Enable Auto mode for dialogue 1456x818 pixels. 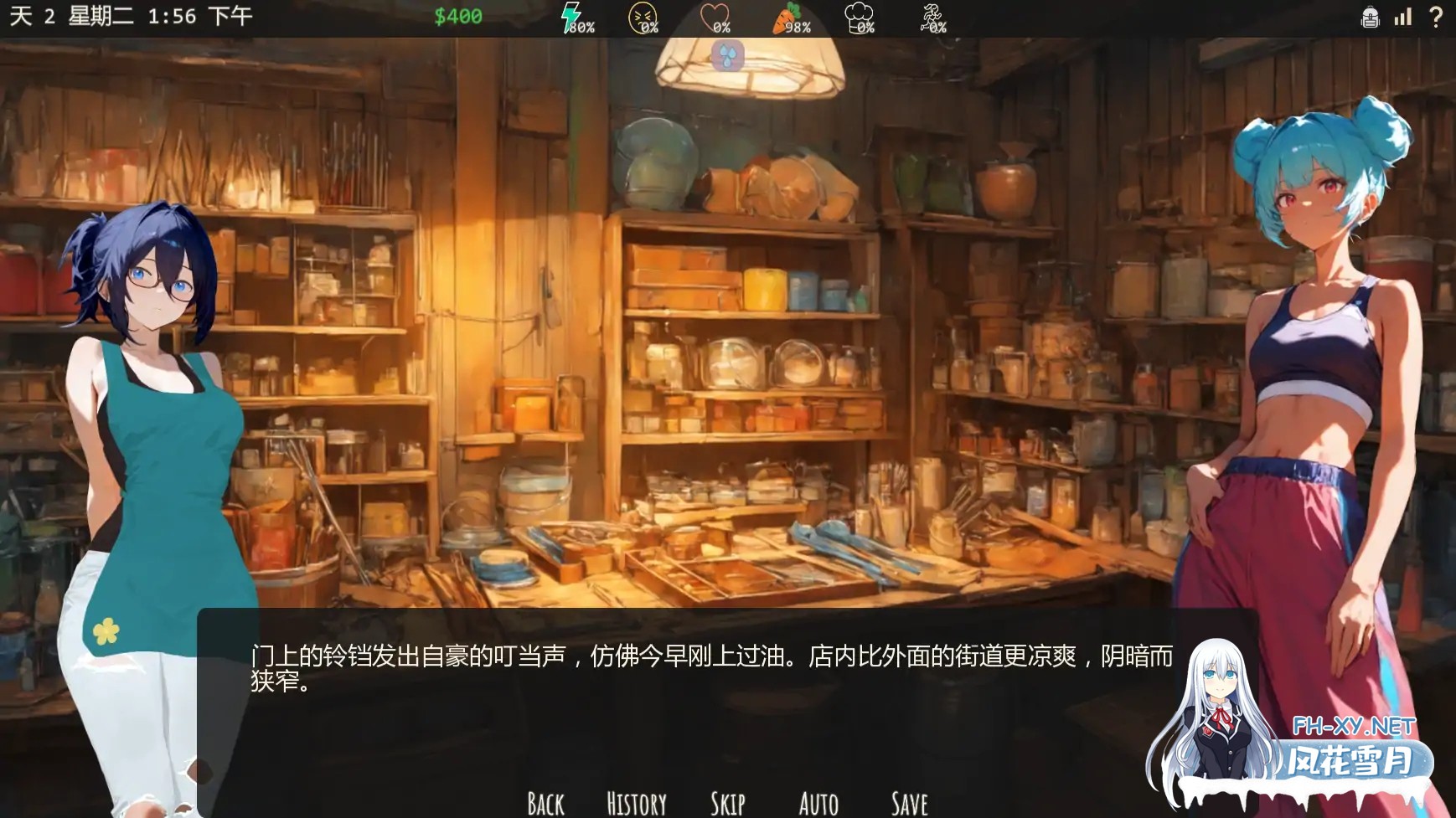(x=818, y=802)
